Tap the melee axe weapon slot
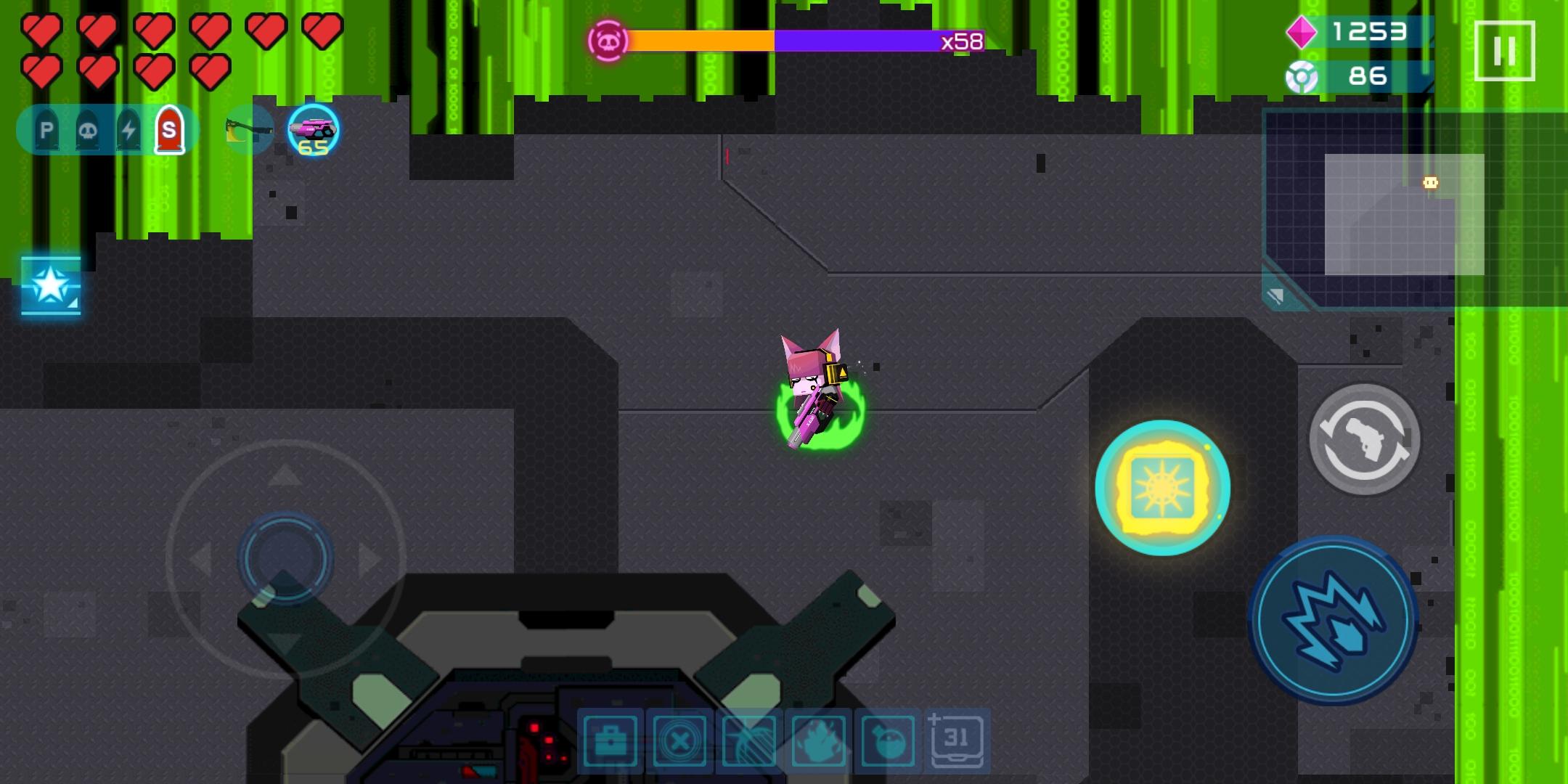Image resolution: width=1568 pixels, height=784 pixels. [247, 129]
